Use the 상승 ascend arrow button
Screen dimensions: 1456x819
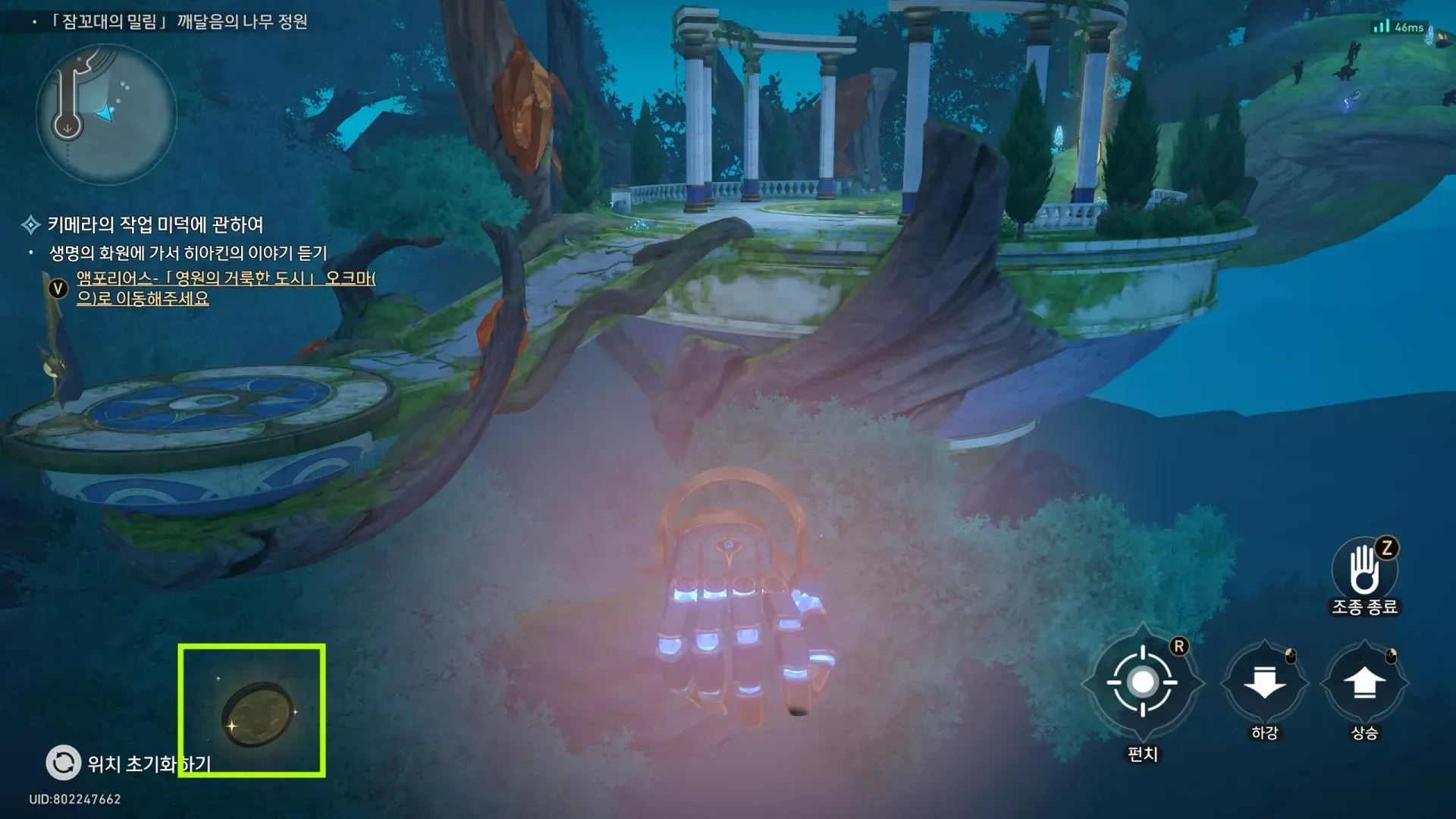tap(1364, 682)
